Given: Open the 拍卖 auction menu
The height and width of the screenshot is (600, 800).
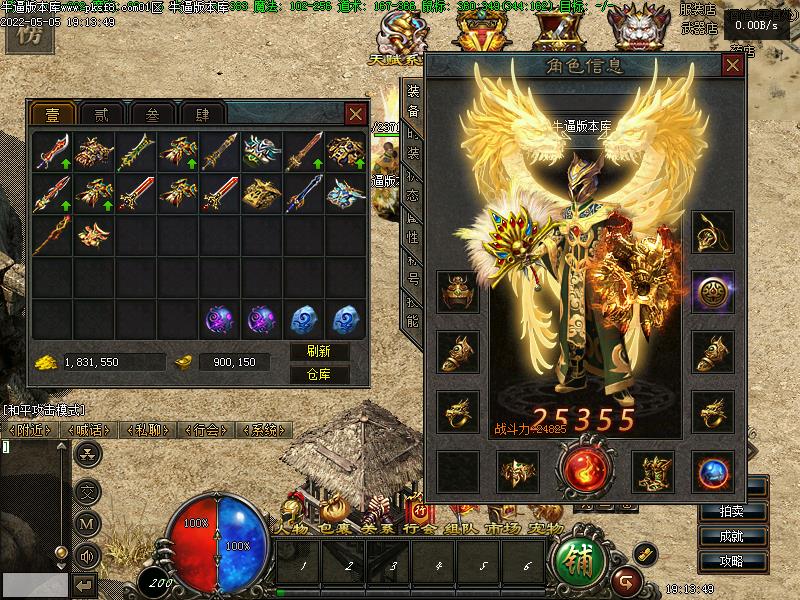Looking at the screenshot, I should [x=731, y=511].
